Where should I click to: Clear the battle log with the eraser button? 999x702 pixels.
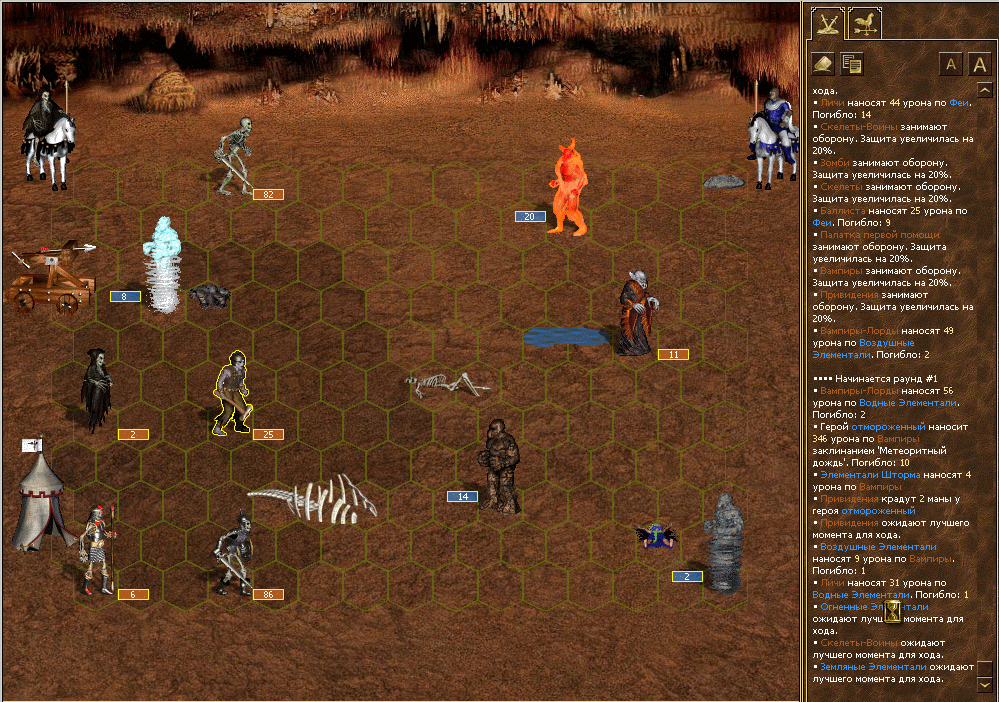click(823, 64)
